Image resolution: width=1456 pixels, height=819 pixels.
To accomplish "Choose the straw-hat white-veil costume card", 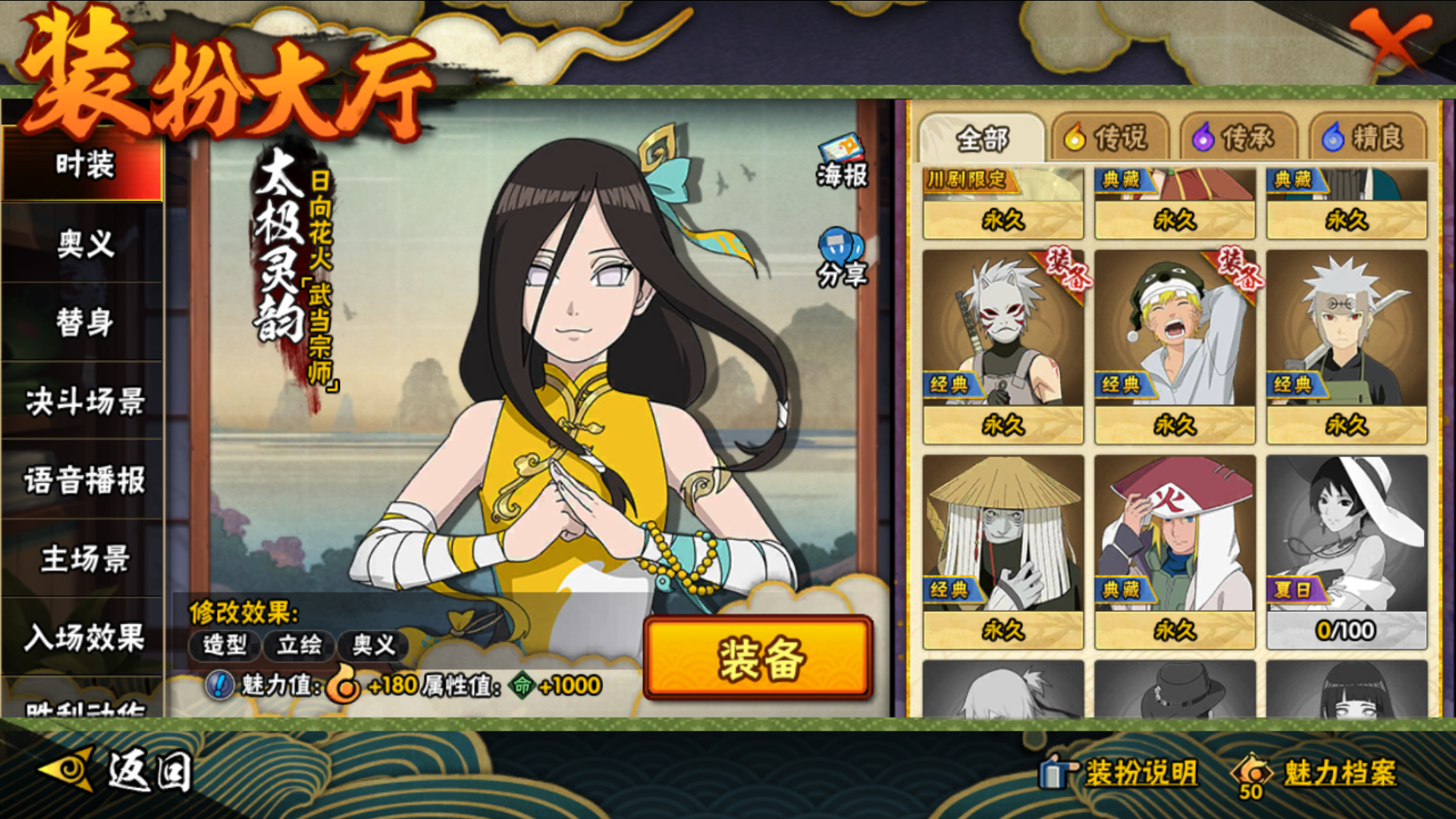I will pyautogui.click(x=1003, y=550).
